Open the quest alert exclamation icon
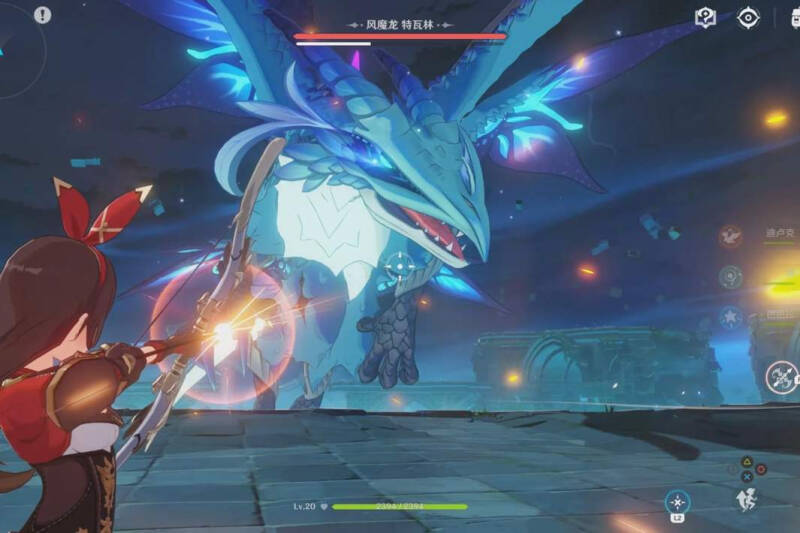The image size is (800, 533). click(x=42, y=15)
